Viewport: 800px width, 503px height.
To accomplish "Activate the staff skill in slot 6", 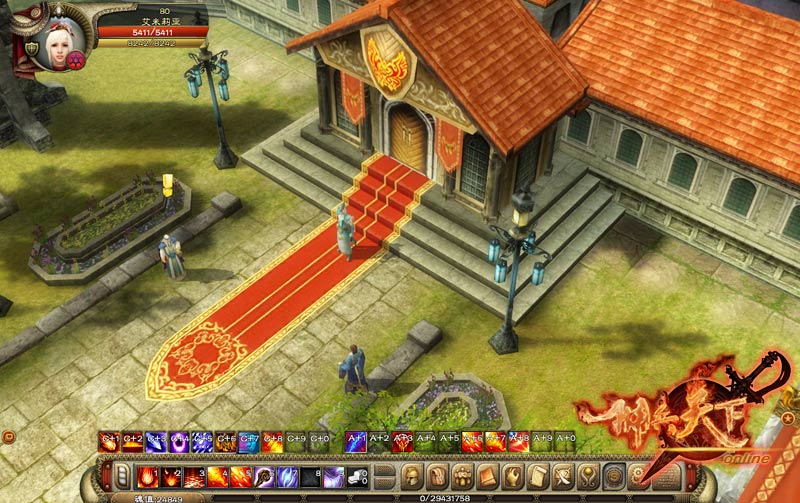I will pos(264,475).
